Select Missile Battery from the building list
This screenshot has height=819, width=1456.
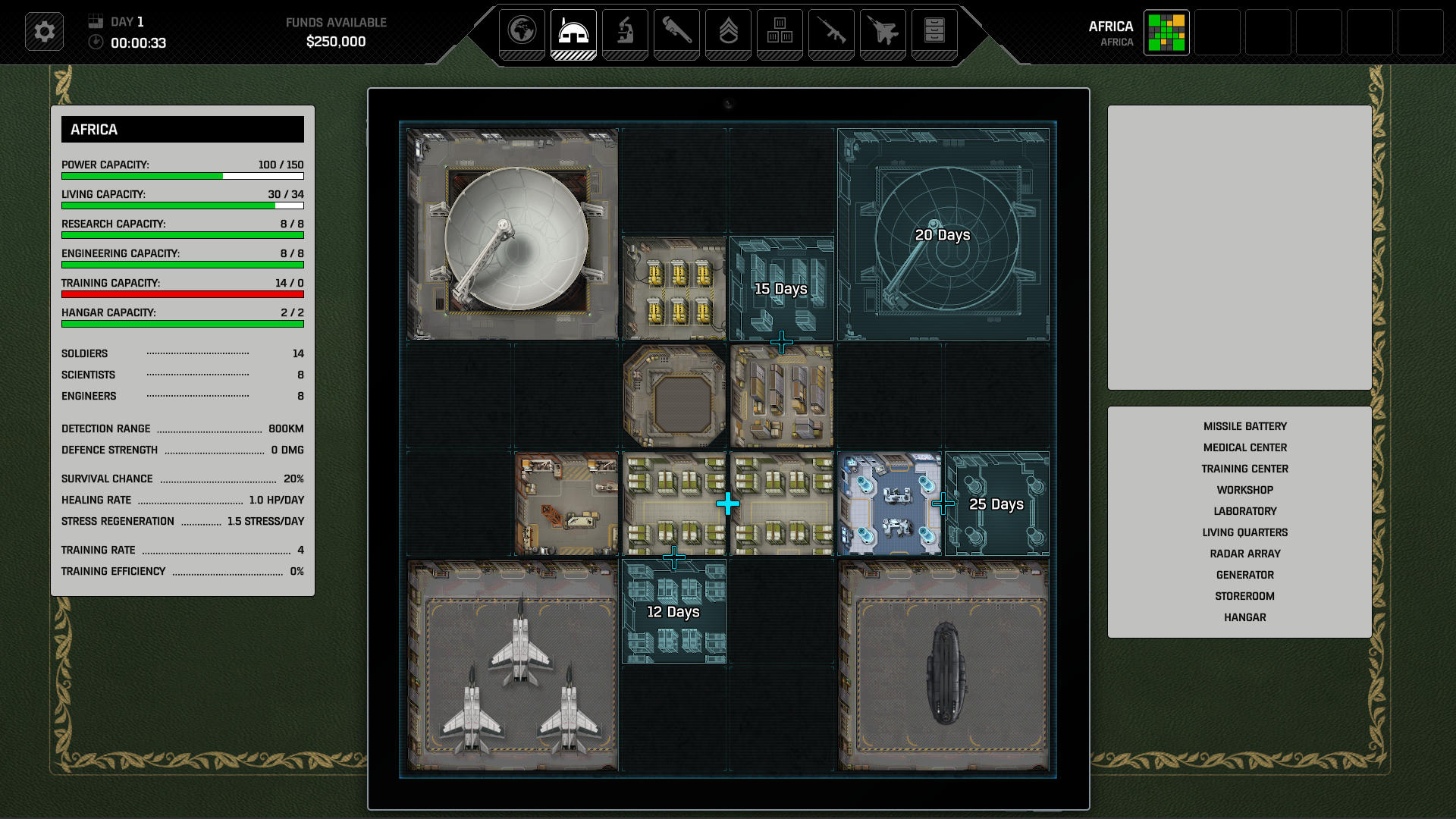pyautogui.click(x=1244, y=426)
